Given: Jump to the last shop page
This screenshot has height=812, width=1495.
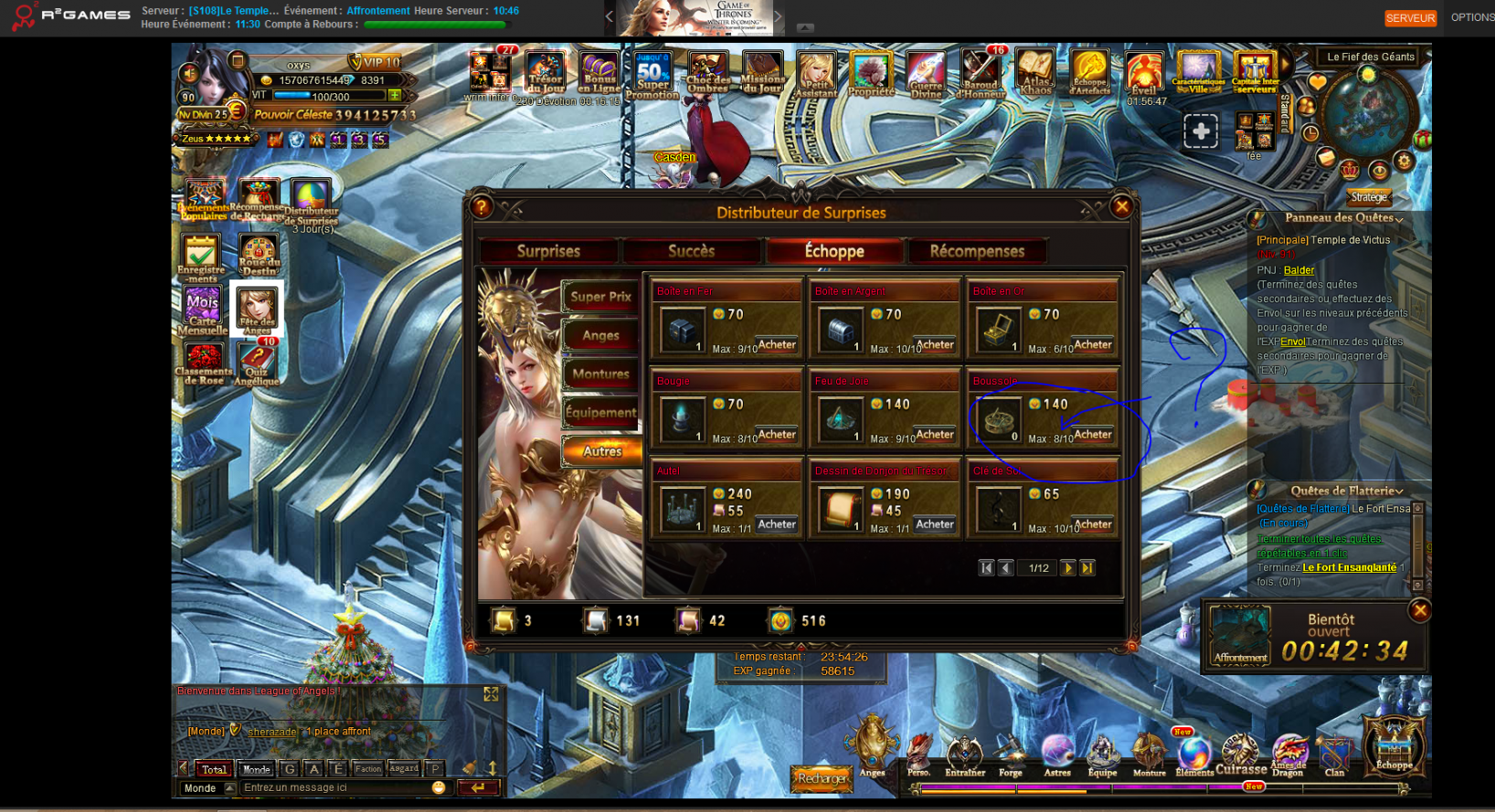Looking at the screenshot, I should (1087, 568).
